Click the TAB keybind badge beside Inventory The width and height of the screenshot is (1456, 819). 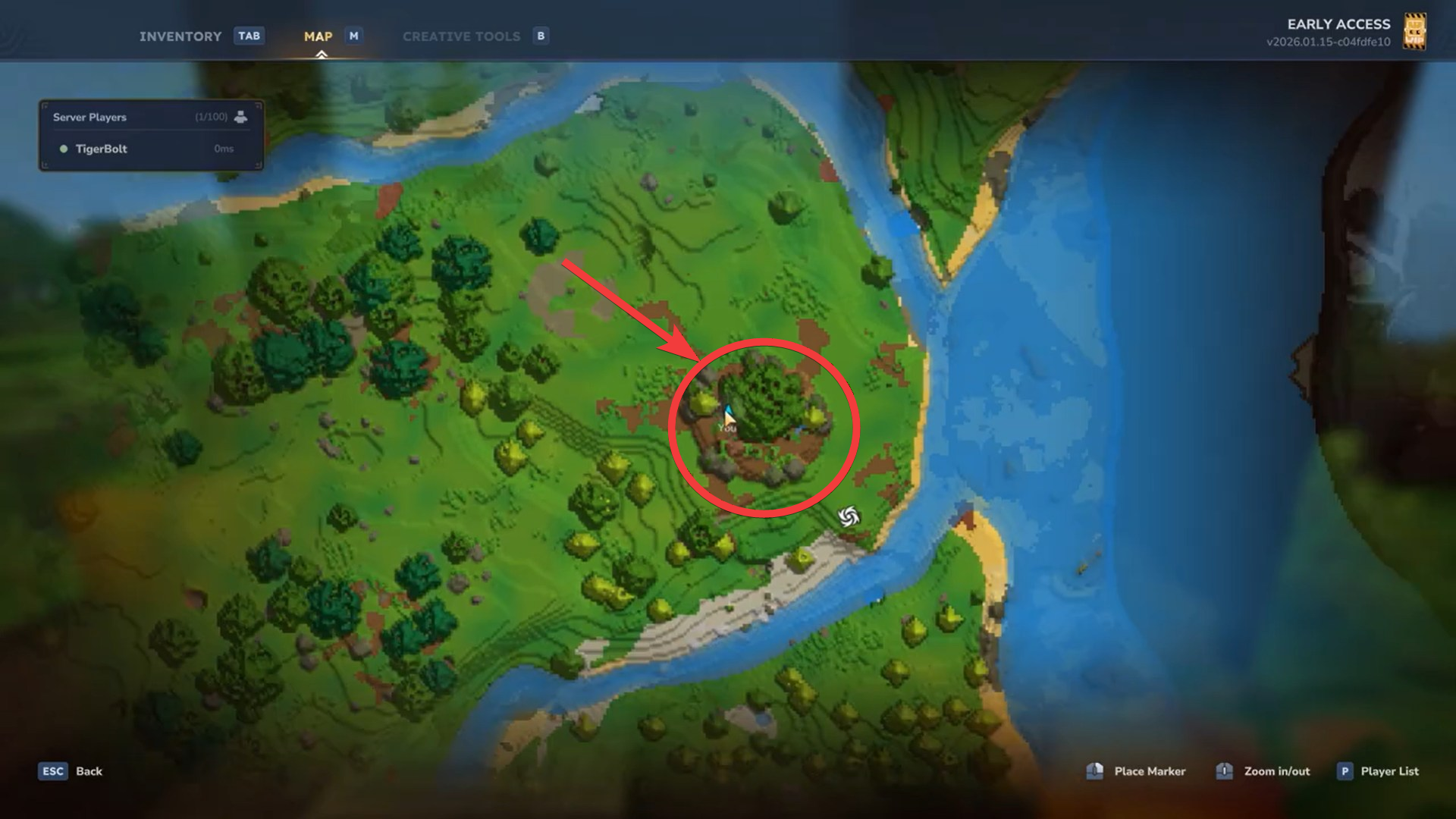[x=249, y=36]
